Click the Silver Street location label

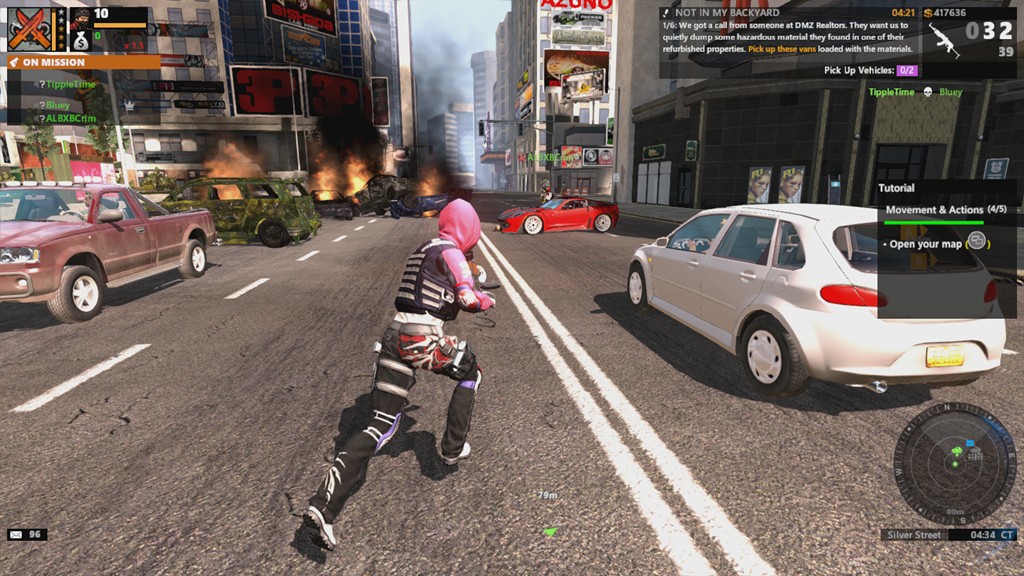[914, 535]
